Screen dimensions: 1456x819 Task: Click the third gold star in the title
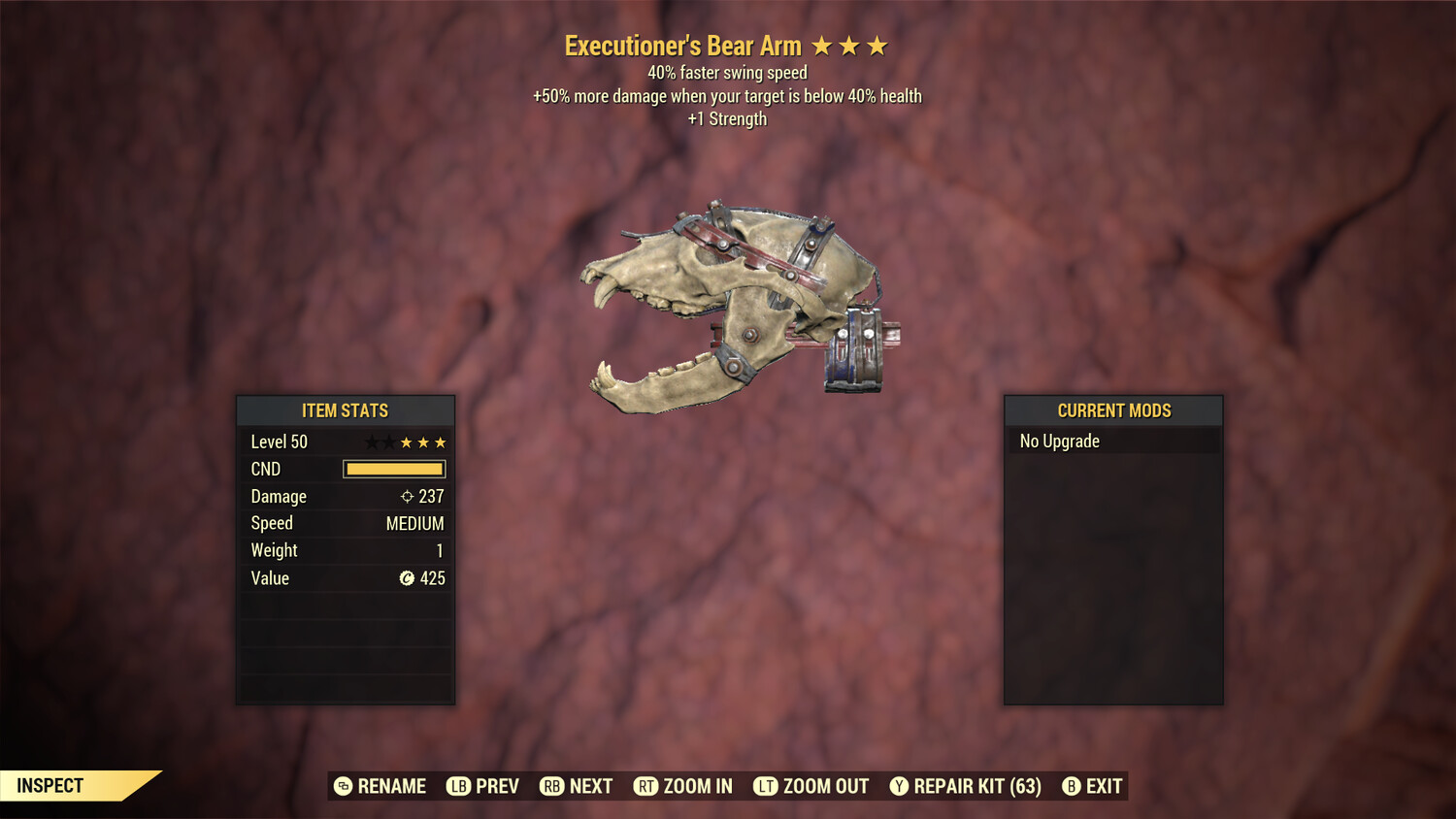878,45
